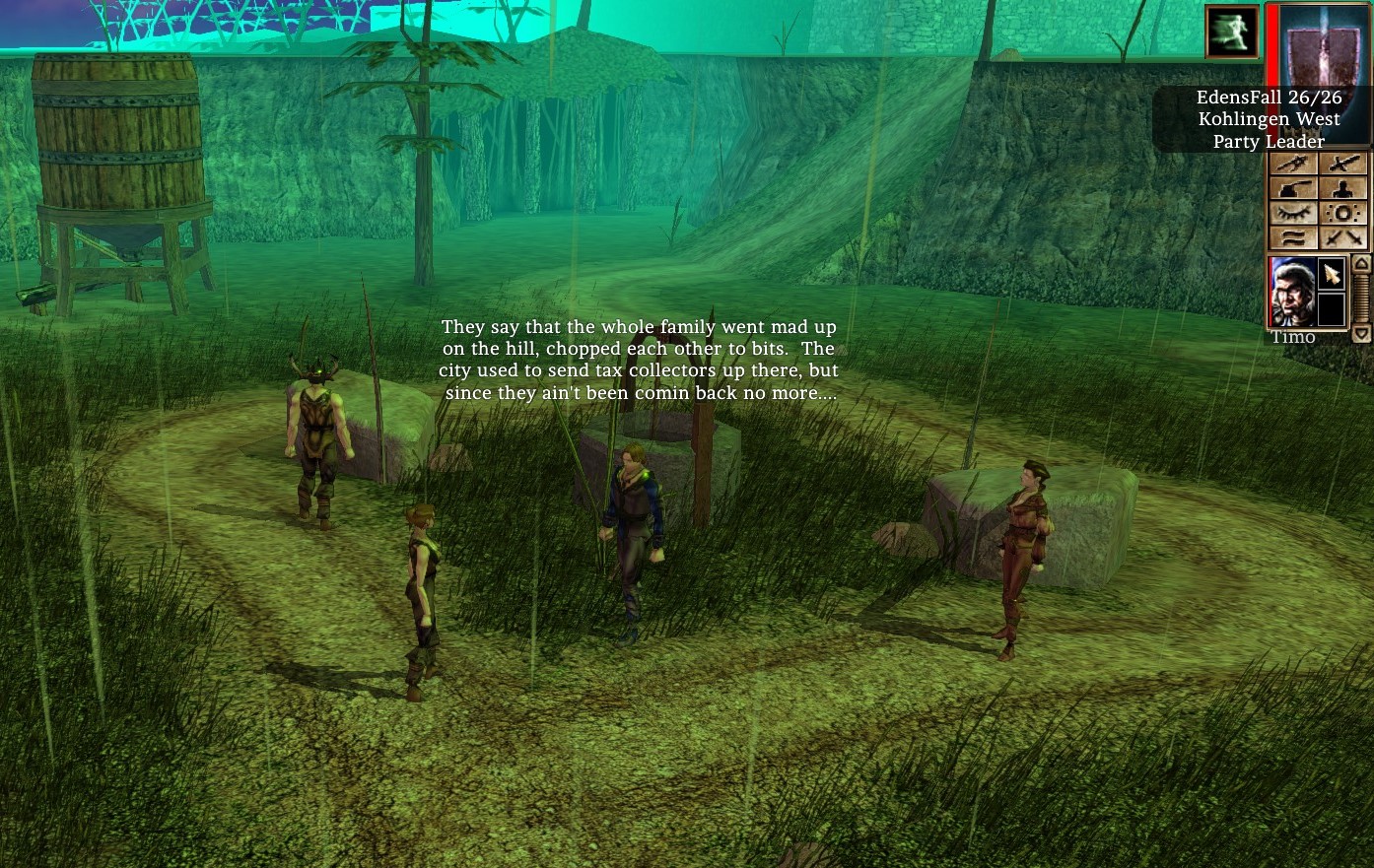Image resolution: width=1374 pixels, height=868 pixels.
Task: Select Timo's party portrait
Action: click(x=1291, y=292)
